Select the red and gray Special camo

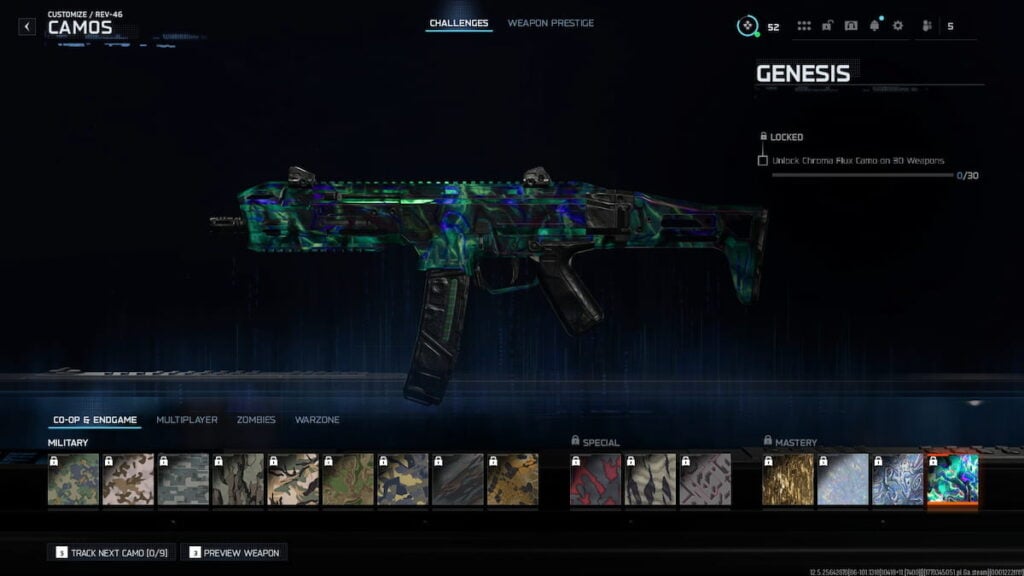(x=596, y=479)
